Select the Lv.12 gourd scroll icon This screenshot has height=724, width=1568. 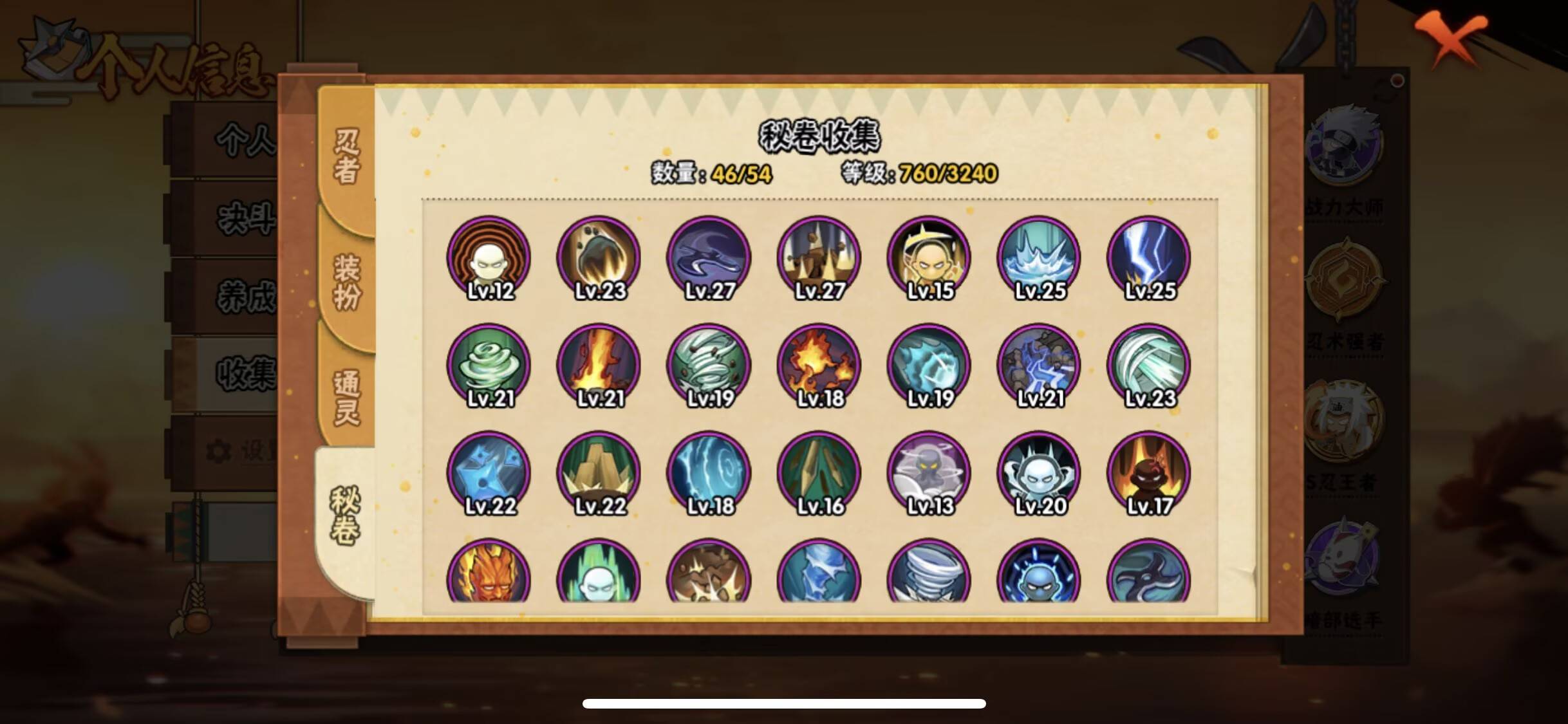click(490, 257)
